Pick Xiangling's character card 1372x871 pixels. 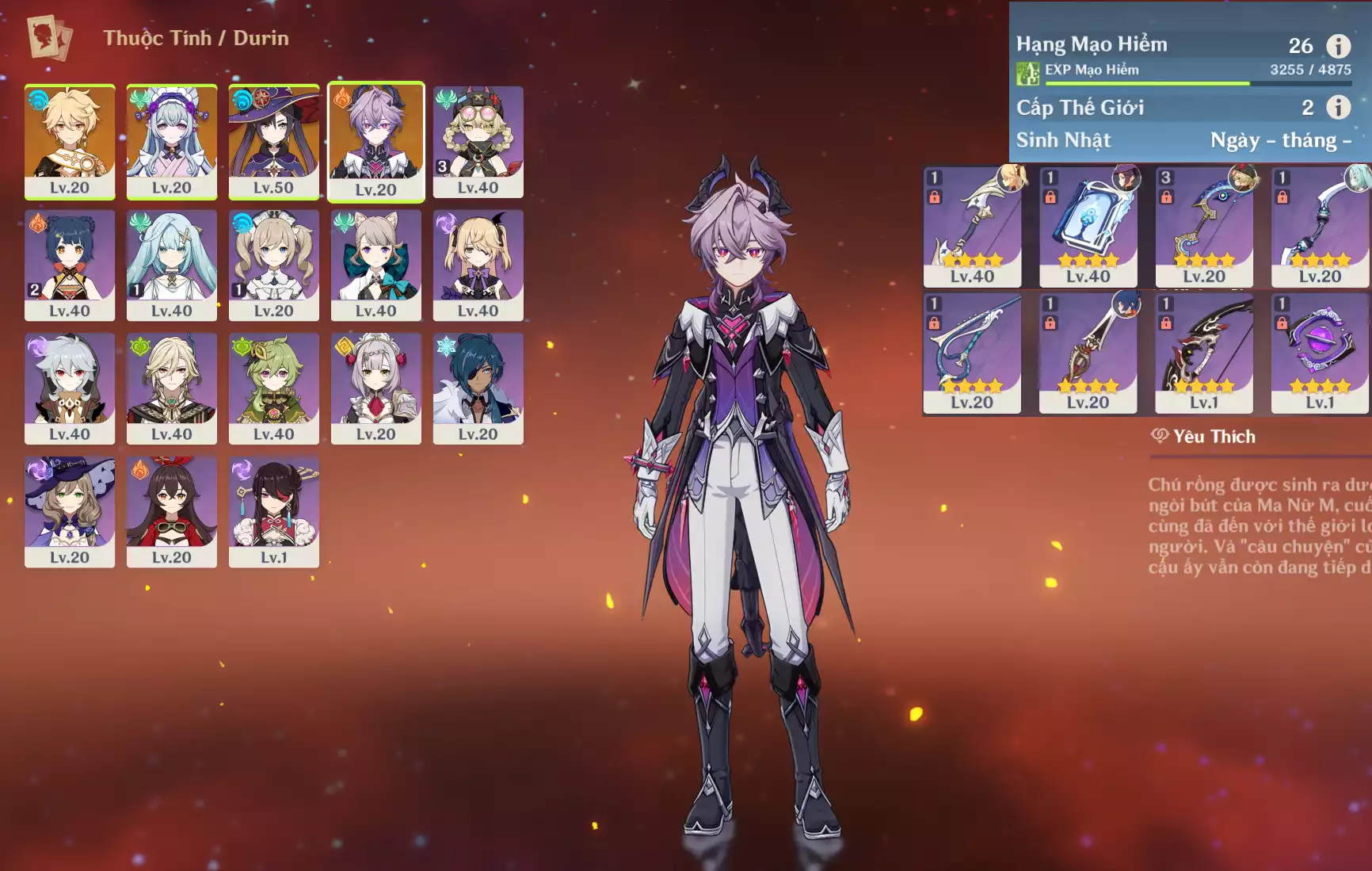click(x=70, y=265)
